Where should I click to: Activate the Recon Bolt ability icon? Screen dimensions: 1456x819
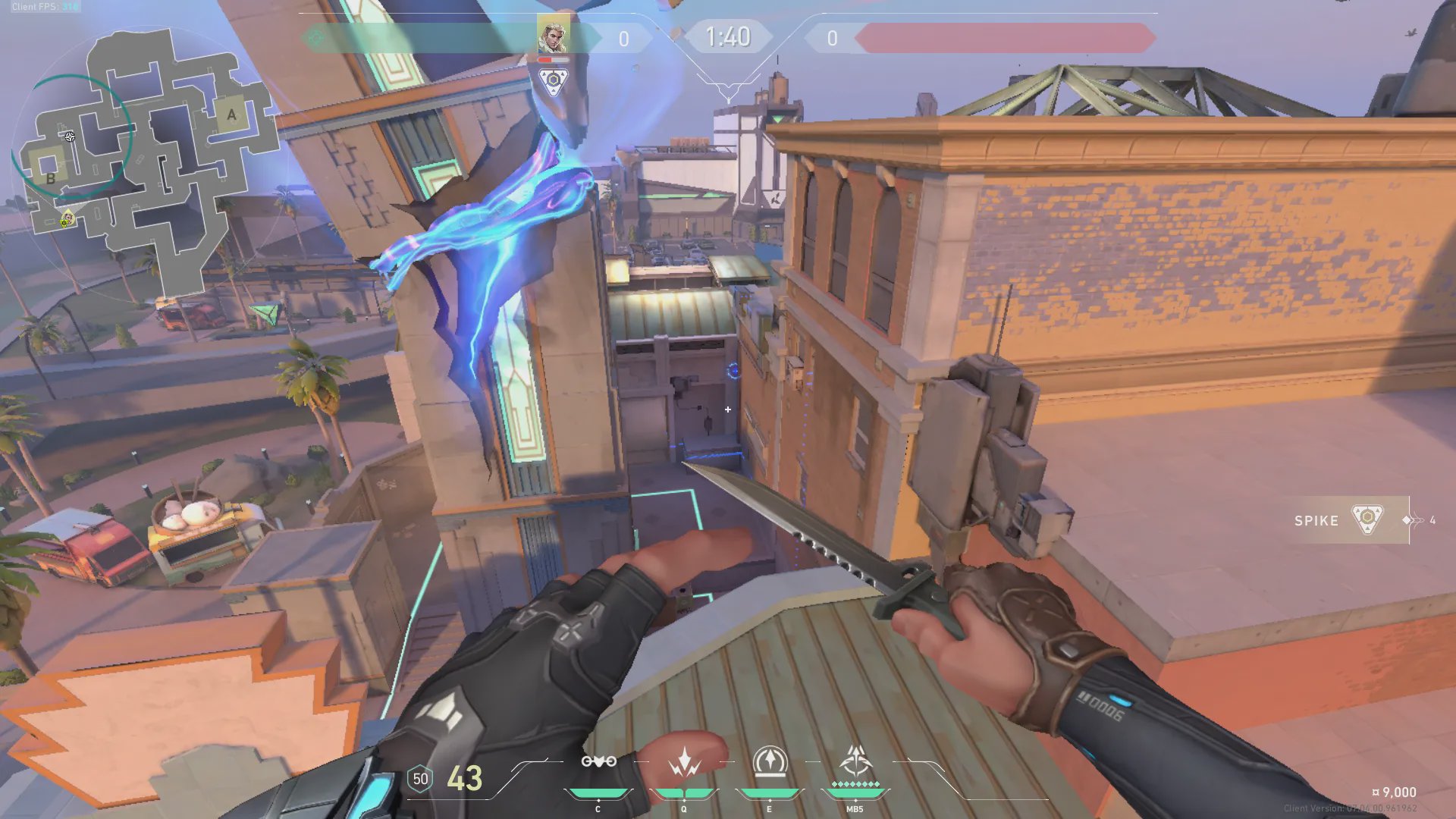click(x=770, y=762)
